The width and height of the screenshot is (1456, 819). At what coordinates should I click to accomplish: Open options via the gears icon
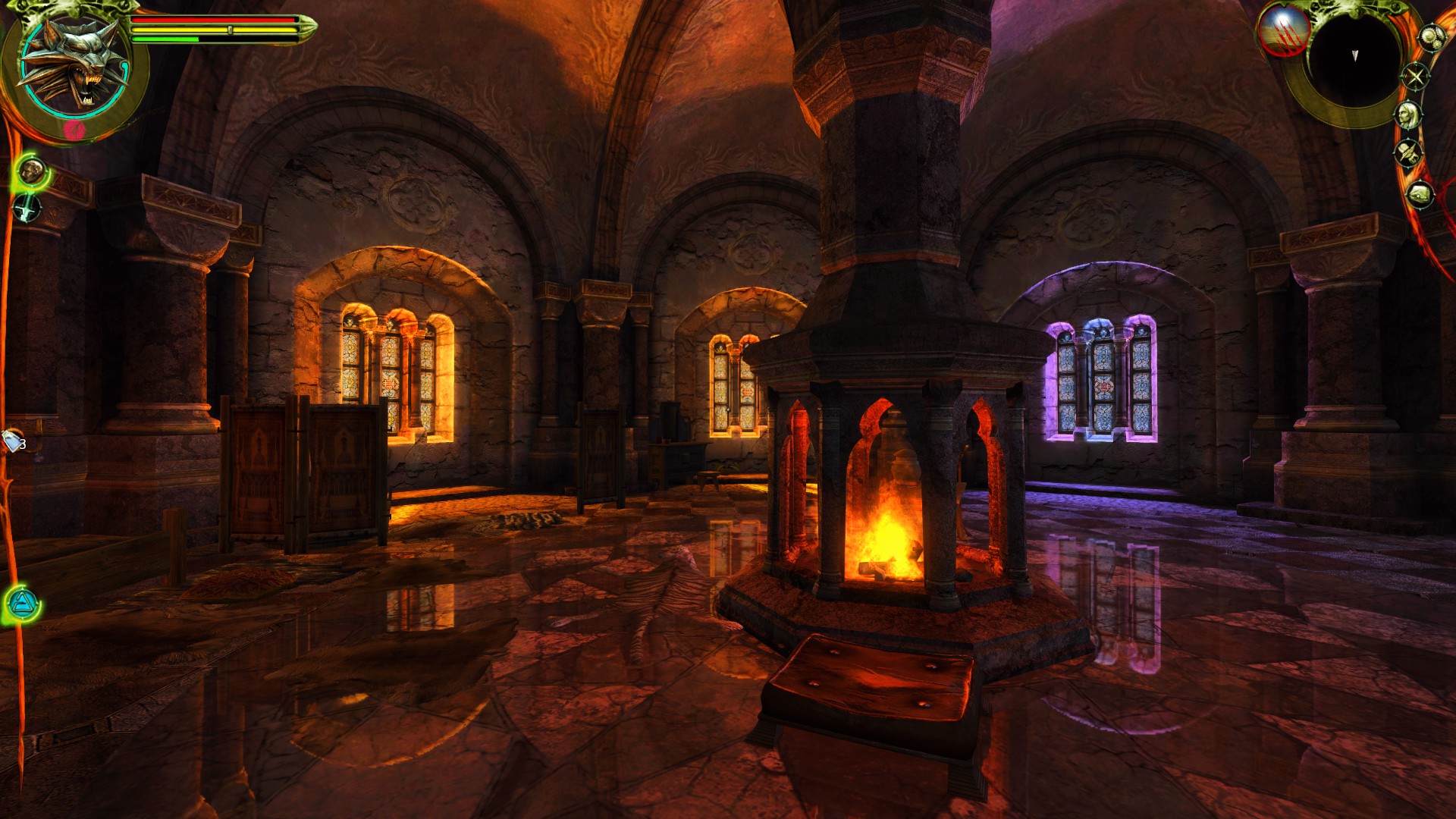coord(1431,37)
